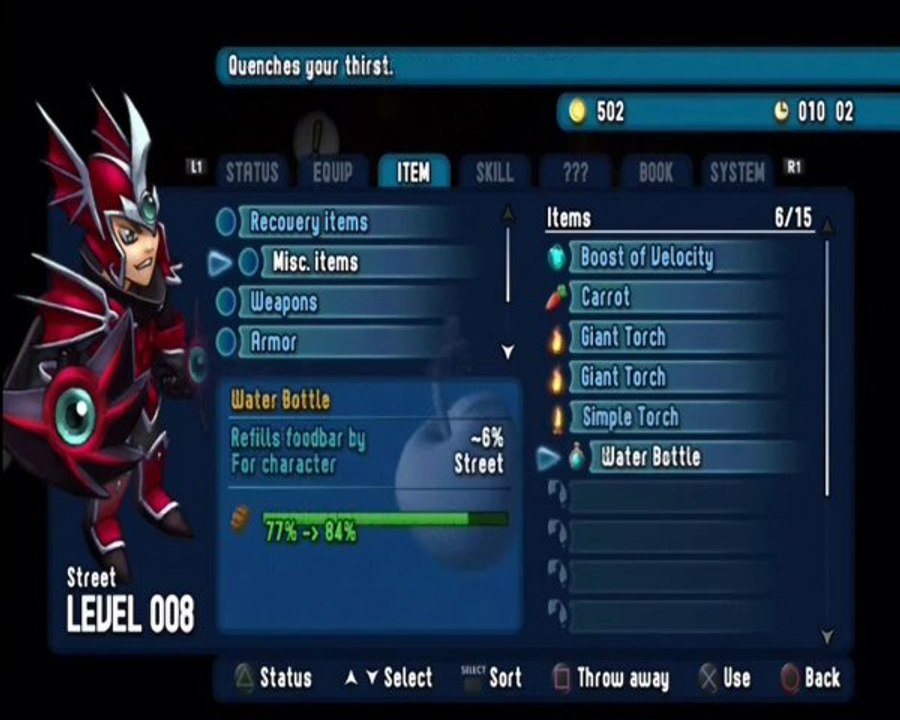
Task: Click the item list down arrow
Action: tap(827, 636)
